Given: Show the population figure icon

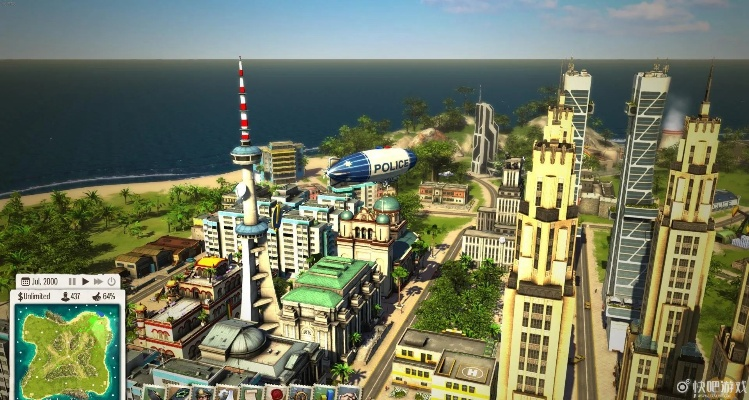Looking at the screenshot, I should (x=65, y=297).
